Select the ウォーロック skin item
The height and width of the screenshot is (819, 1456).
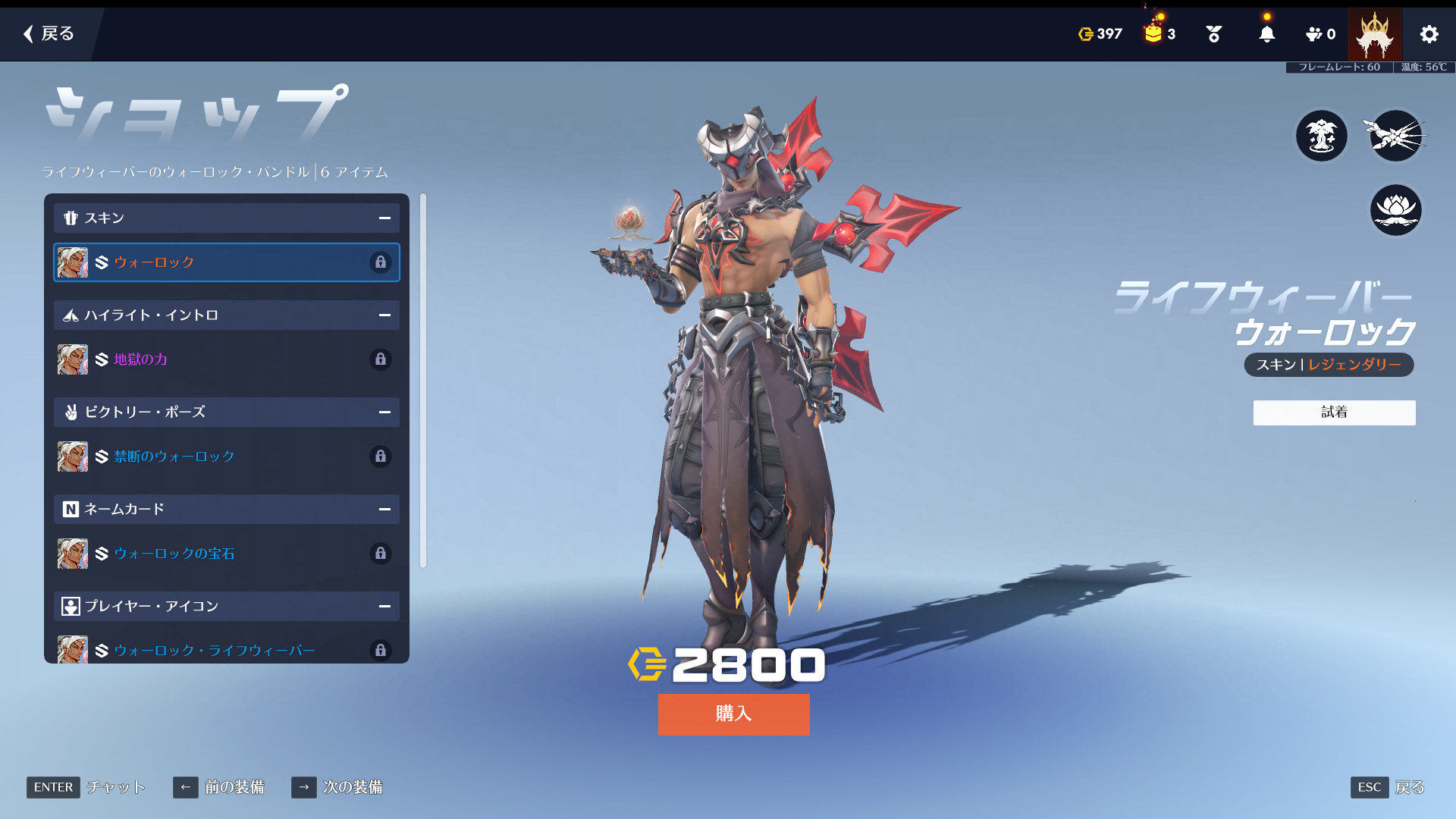[226, 262]
